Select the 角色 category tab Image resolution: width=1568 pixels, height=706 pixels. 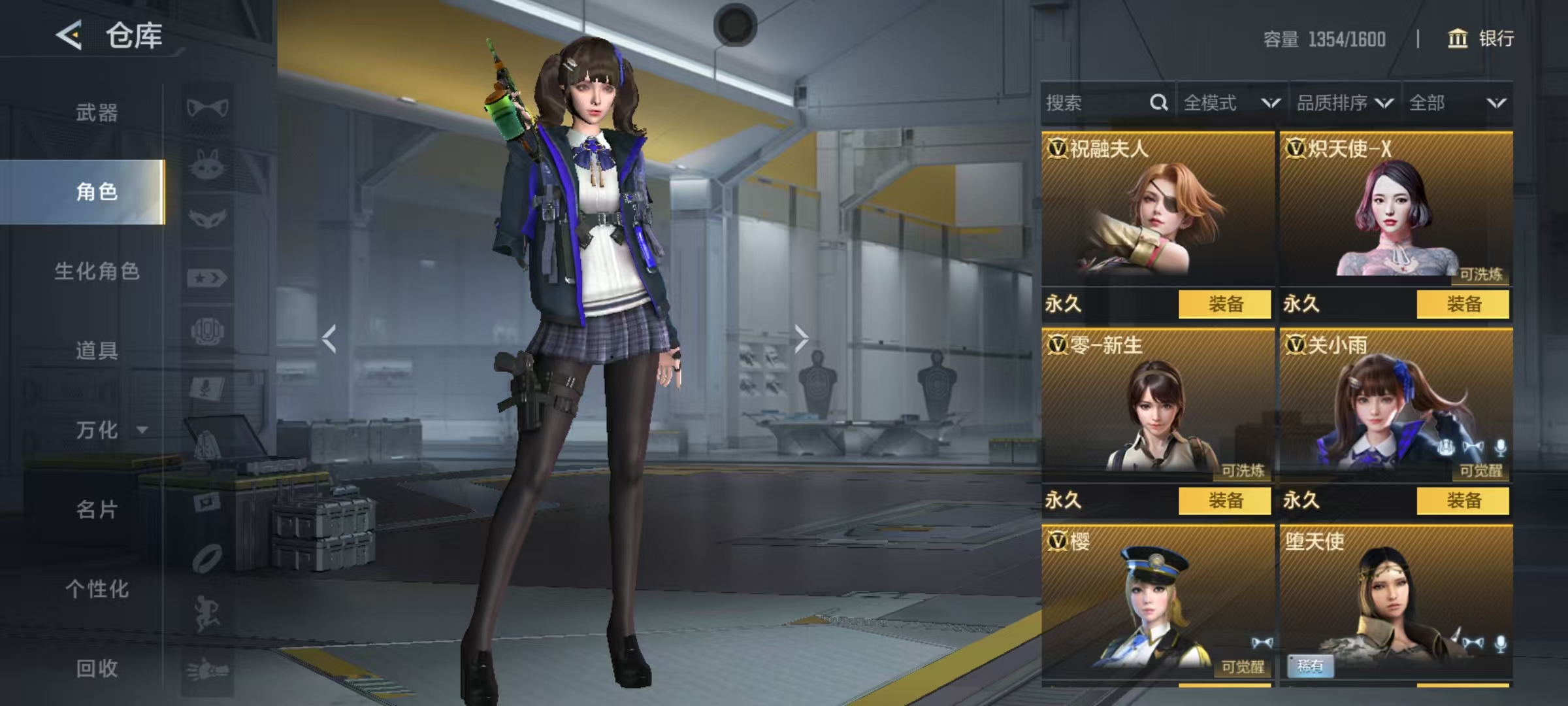pyautogui.click(x=97, y=192)
